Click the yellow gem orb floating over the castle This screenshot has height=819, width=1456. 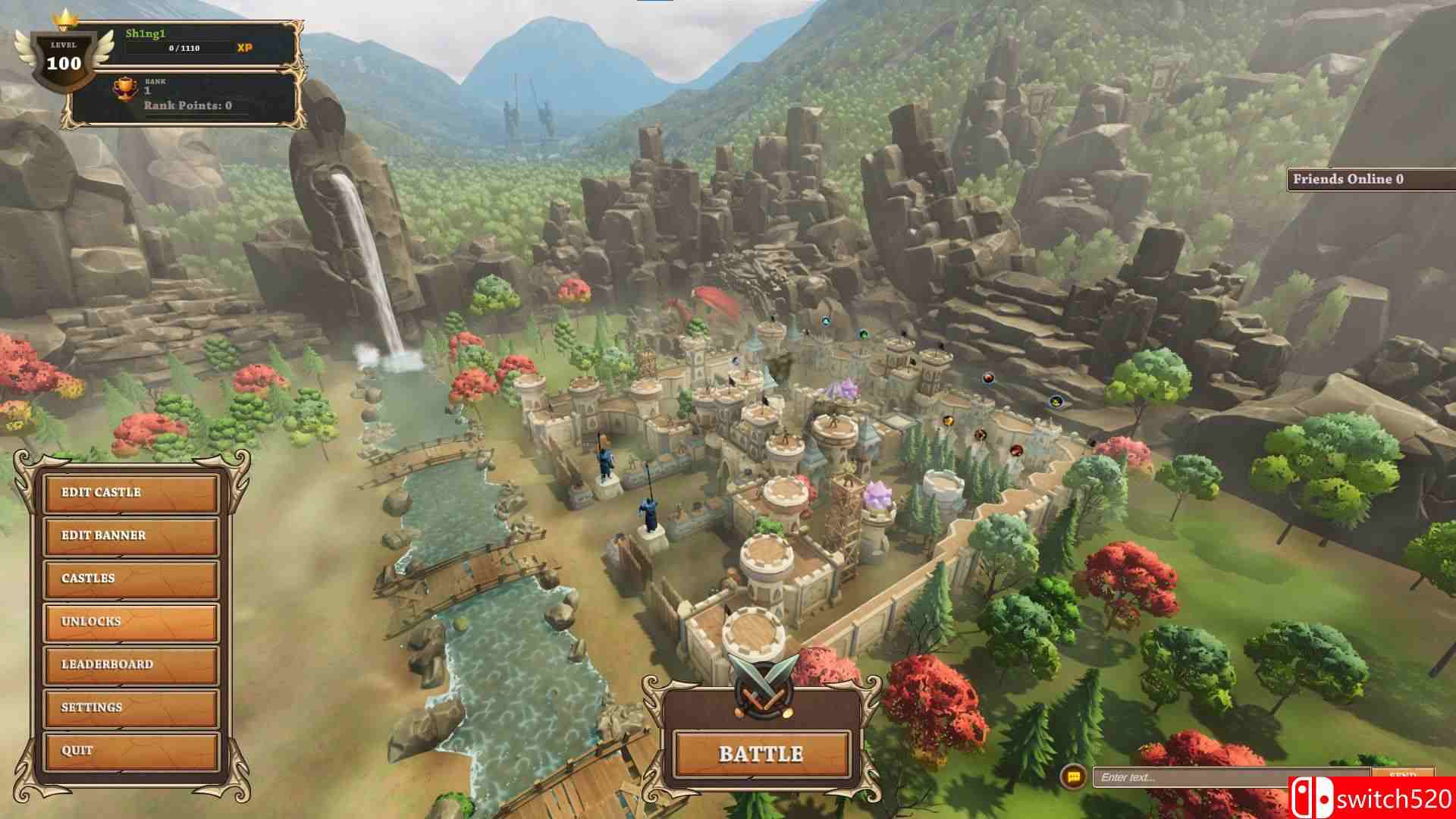(947, 421)
